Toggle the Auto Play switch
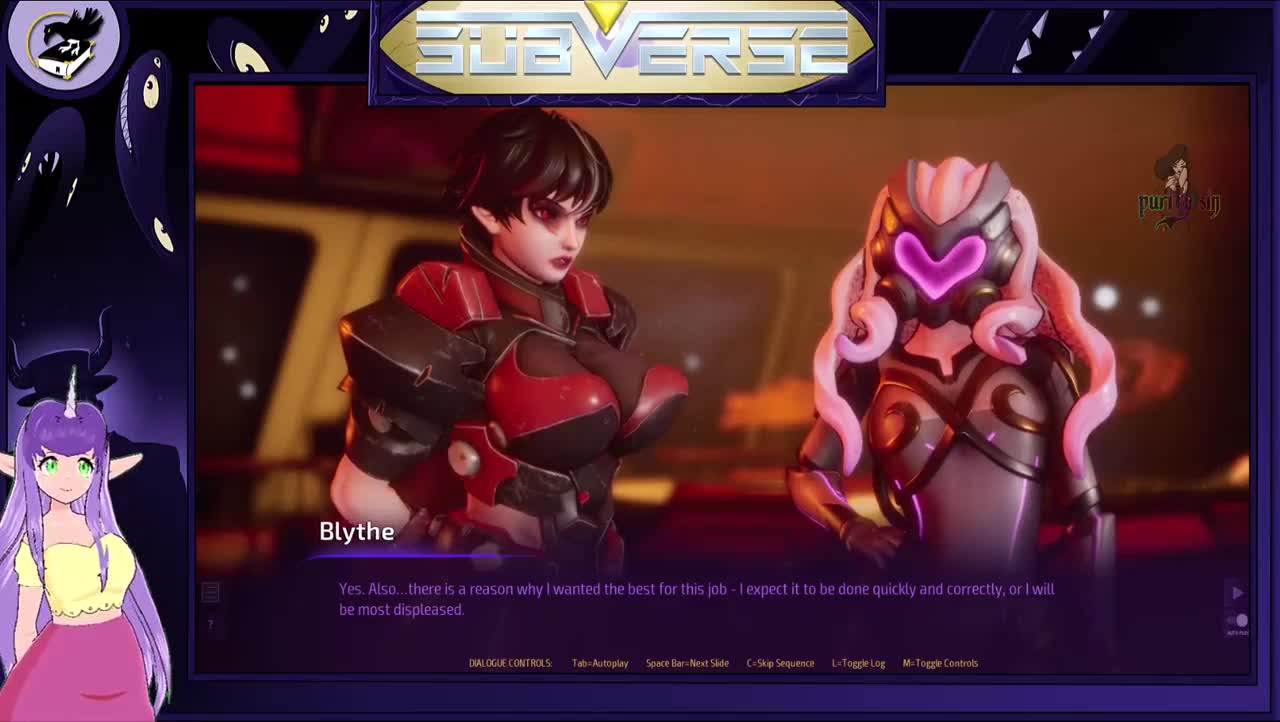This screenshot has width=1280, height=722. pyautogui.click(x=1238, y=621)
